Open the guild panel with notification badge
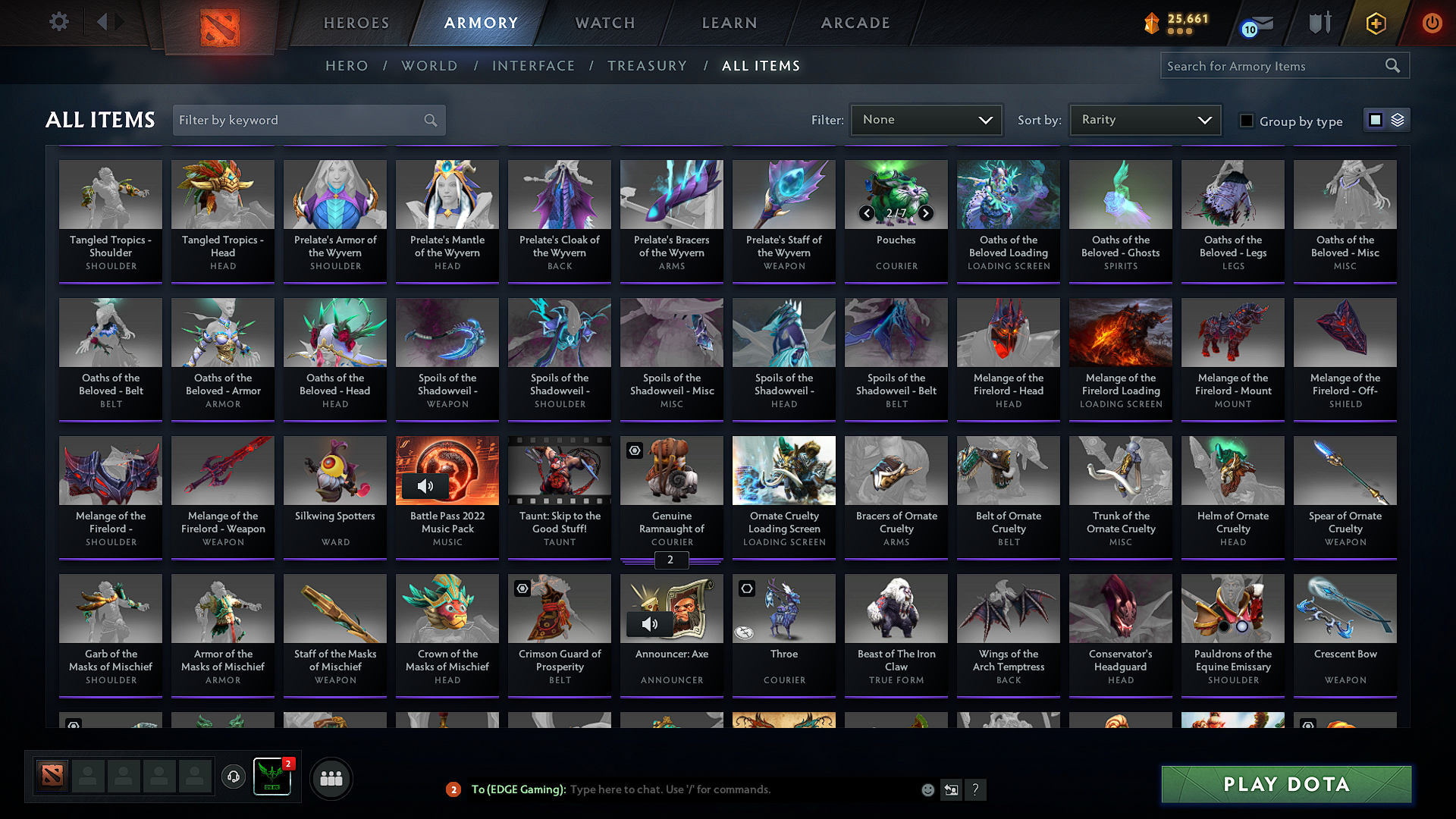This screenshot has height=819, width=1456. [x=271, y=777]
